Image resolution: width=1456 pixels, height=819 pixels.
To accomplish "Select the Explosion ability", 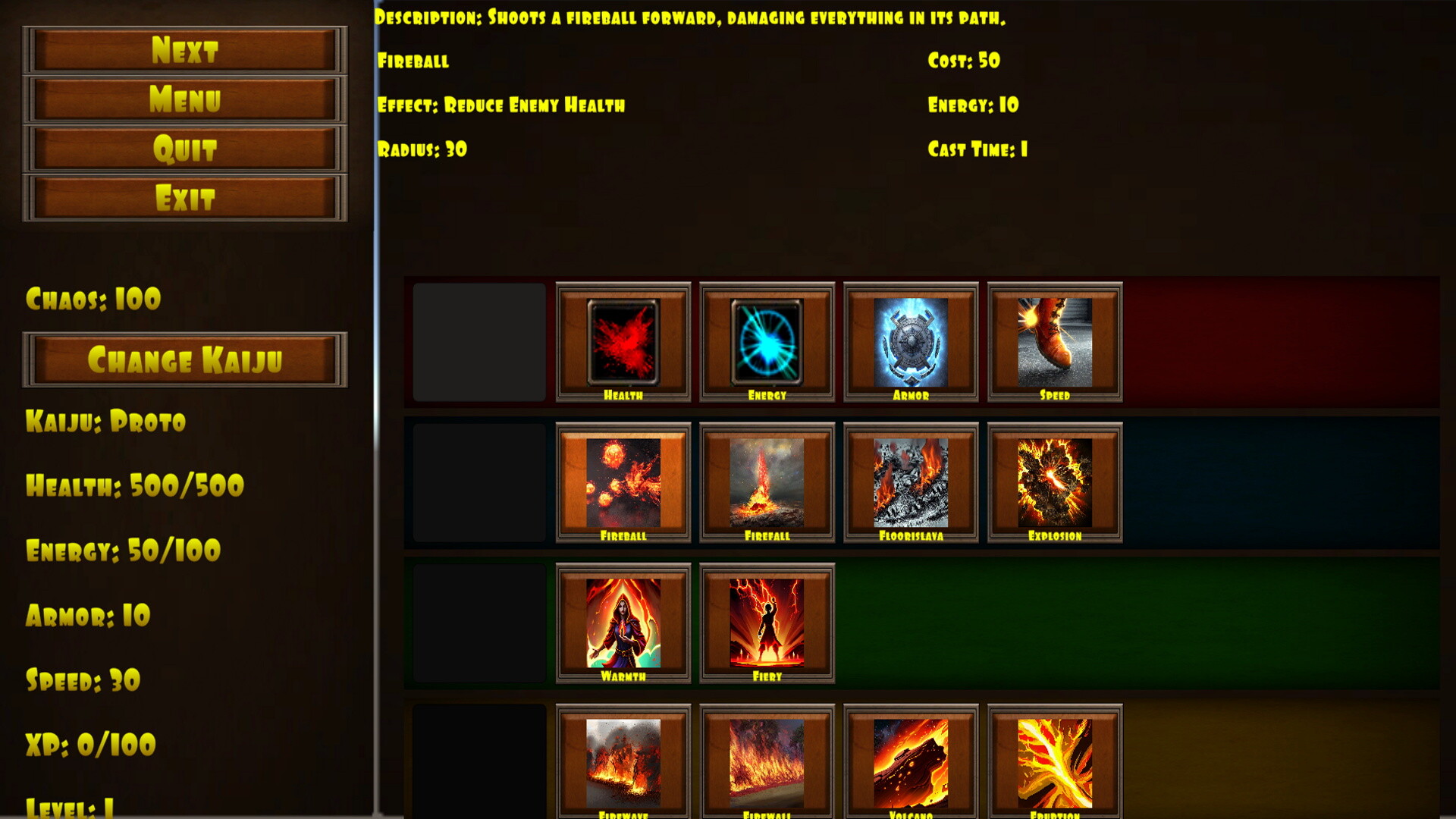I will click(x=1053, y=484).
